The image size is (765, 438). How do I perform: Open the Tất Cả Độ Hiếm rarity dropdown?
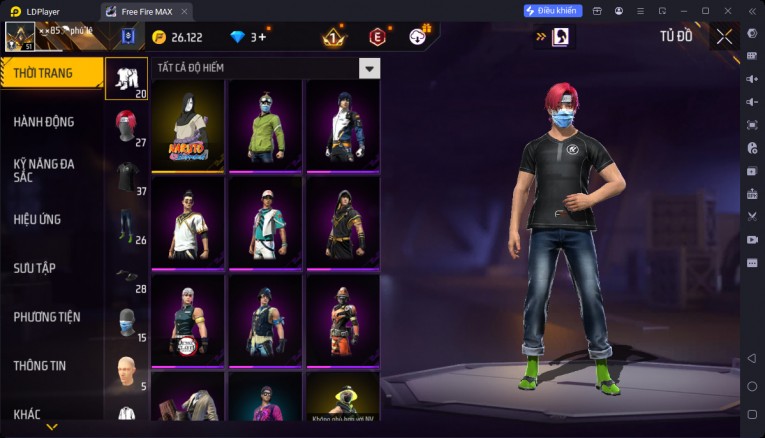[x=370, y=68]
